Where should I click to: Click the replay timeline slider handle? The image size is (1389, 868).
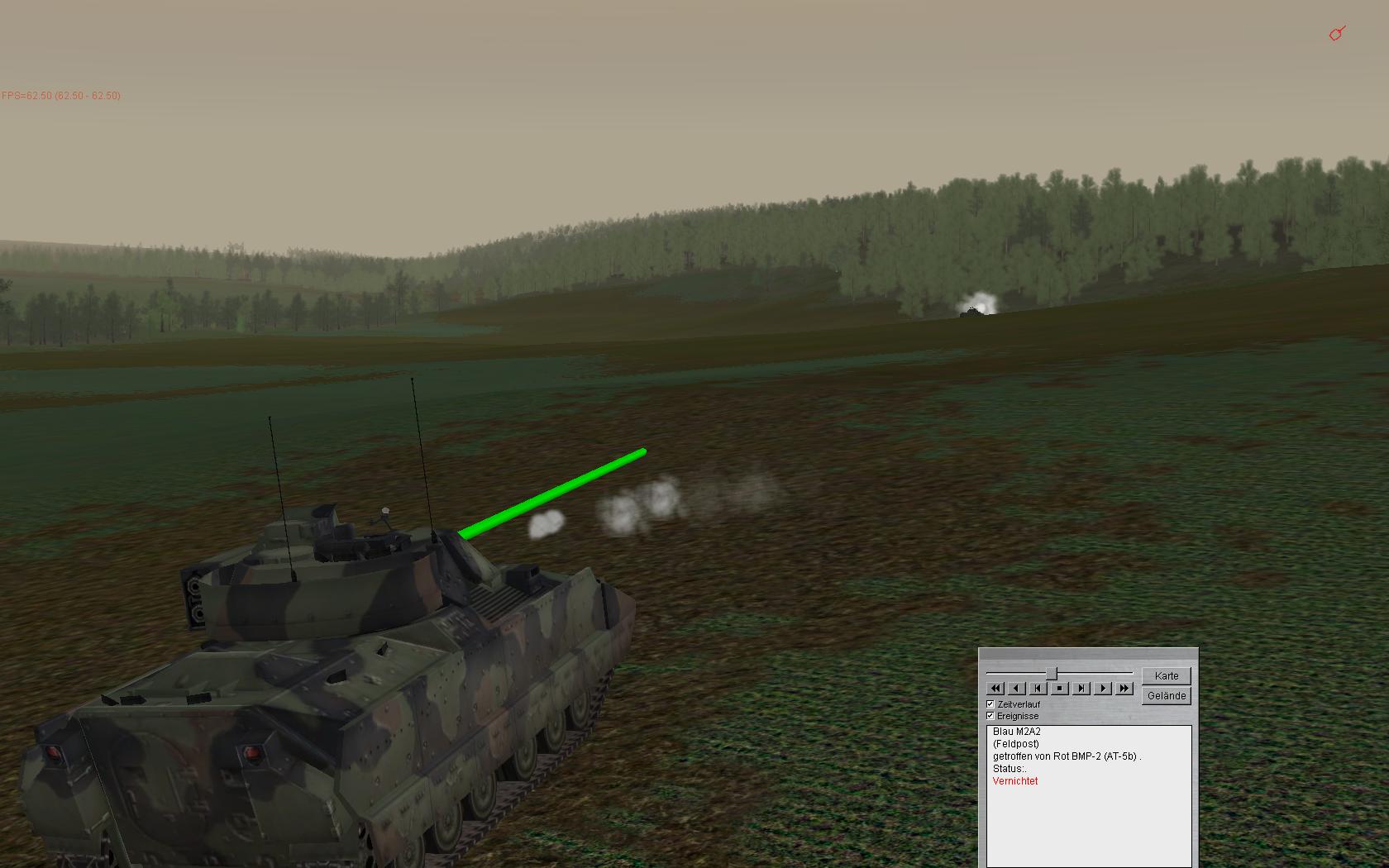pos(1052,674)
